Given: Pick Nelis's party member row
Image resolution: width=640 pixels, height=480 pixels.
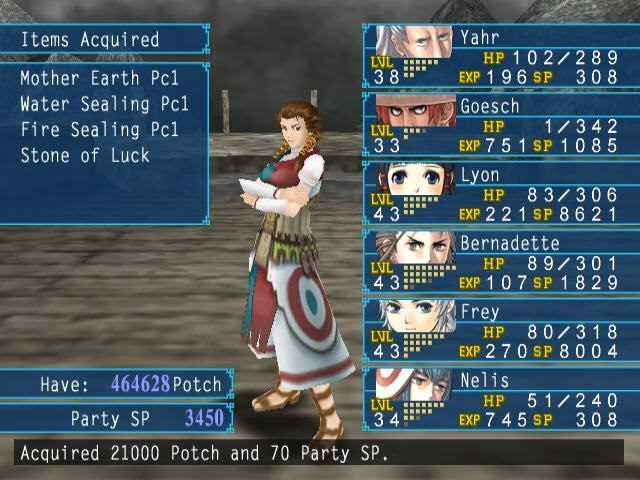Looking at the screenshot, I should (501, 398).
